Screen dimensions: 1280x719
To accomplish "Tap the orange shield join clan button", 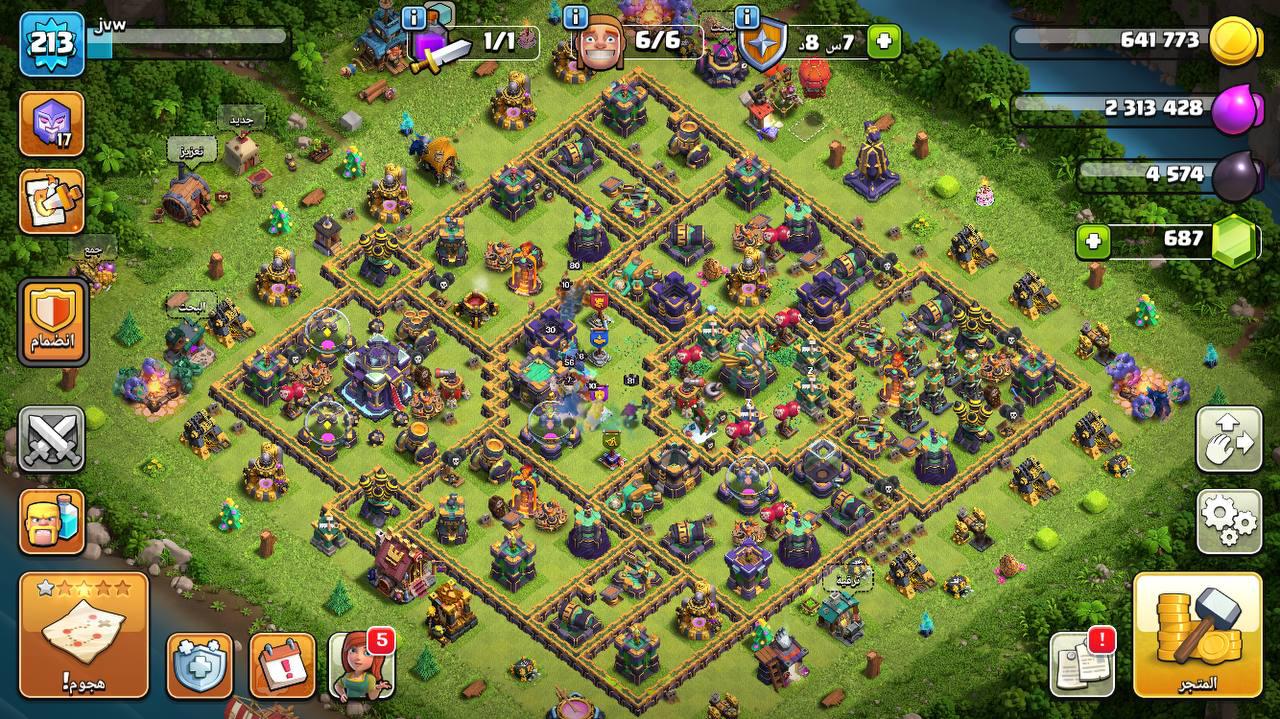I will click(x=52, y=321).
